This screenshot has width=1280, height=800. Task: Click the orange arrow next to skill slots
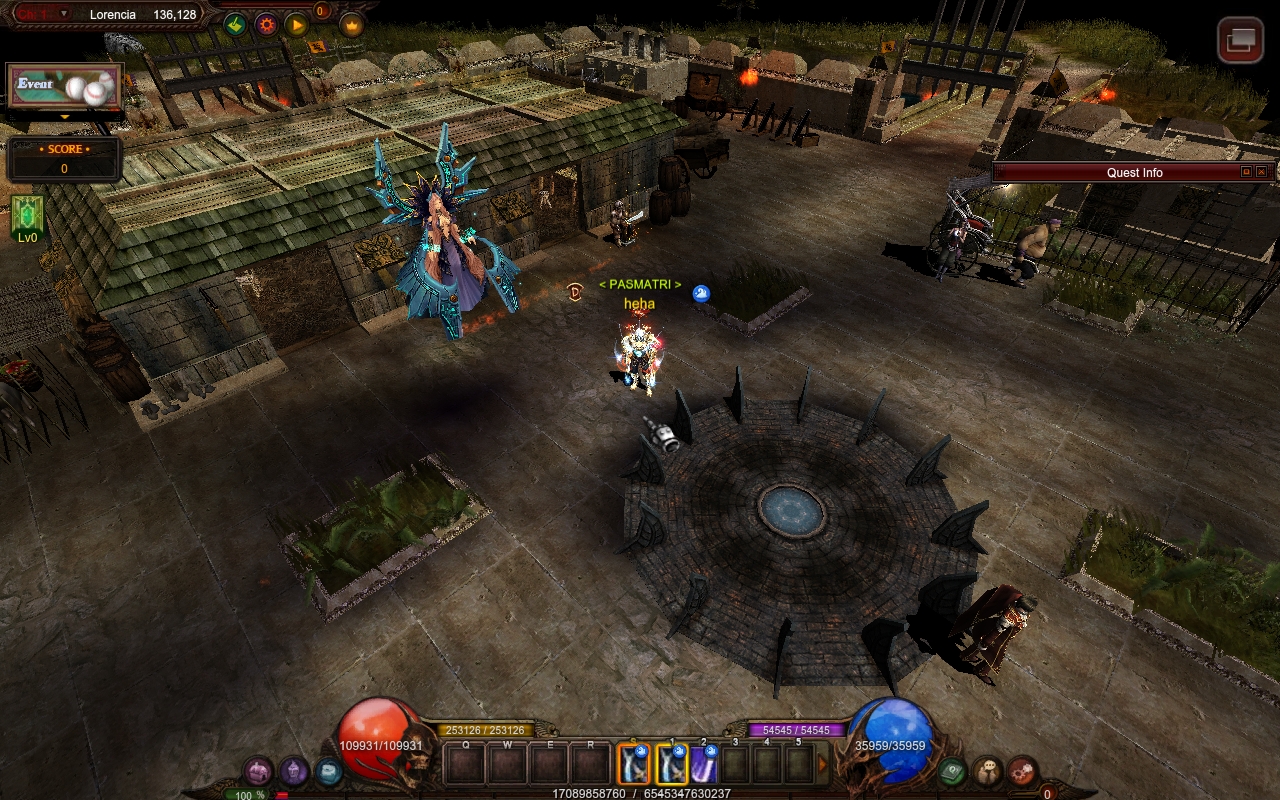click(823, 764)
